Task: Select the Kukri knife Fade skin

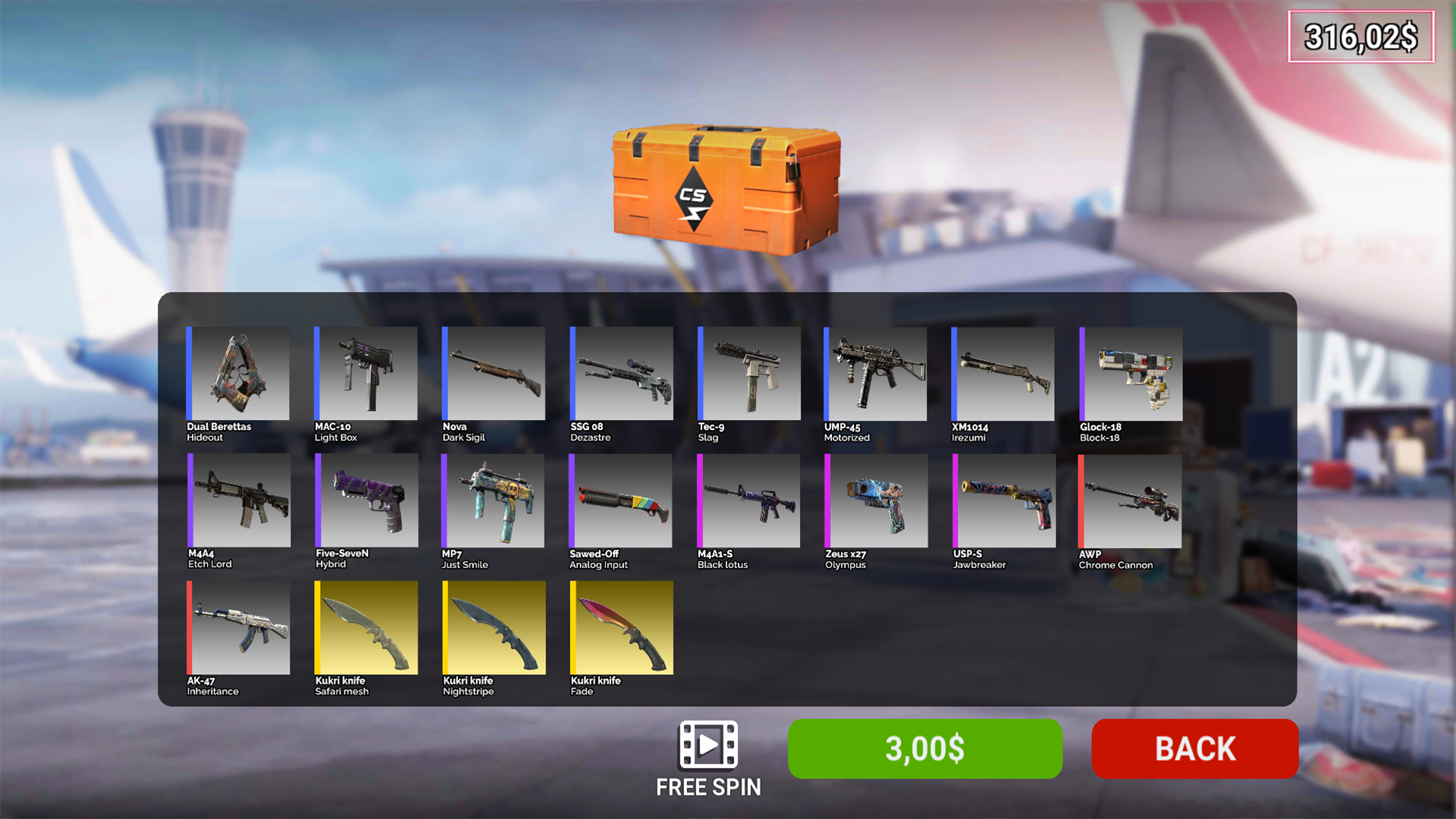Action: (620, 627)
